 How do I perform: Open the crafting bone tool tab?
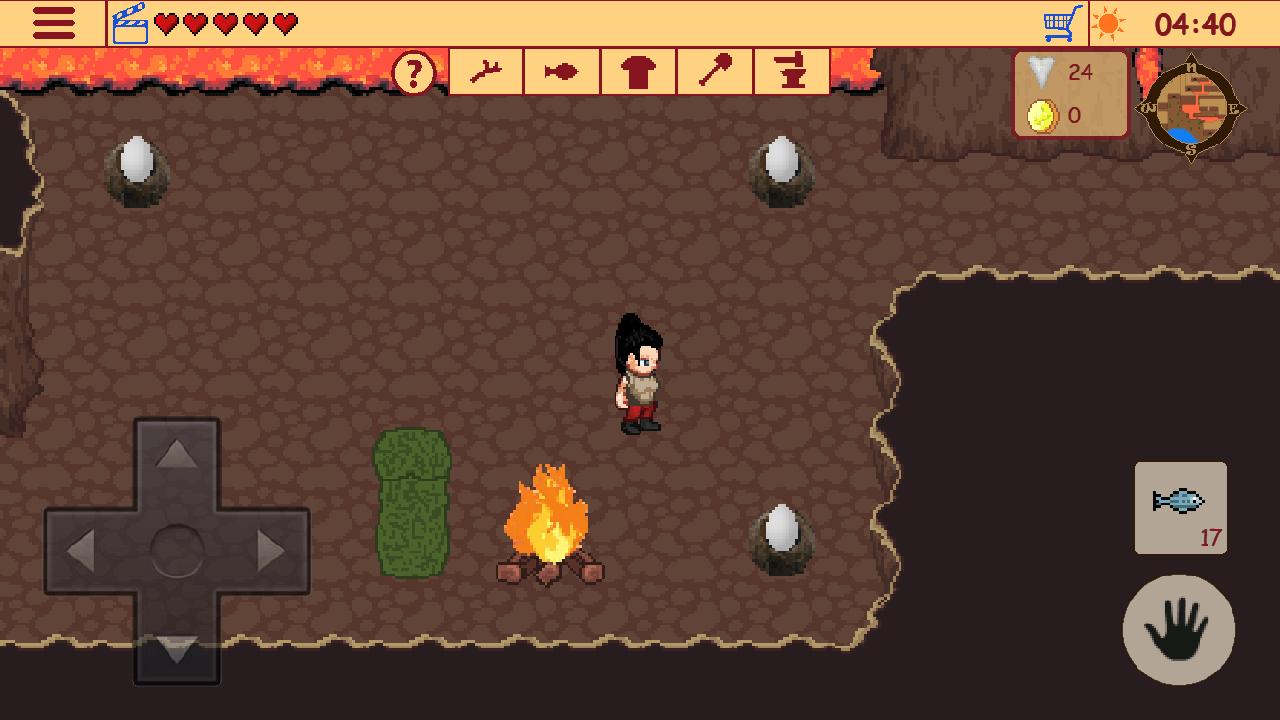point(486,71)
